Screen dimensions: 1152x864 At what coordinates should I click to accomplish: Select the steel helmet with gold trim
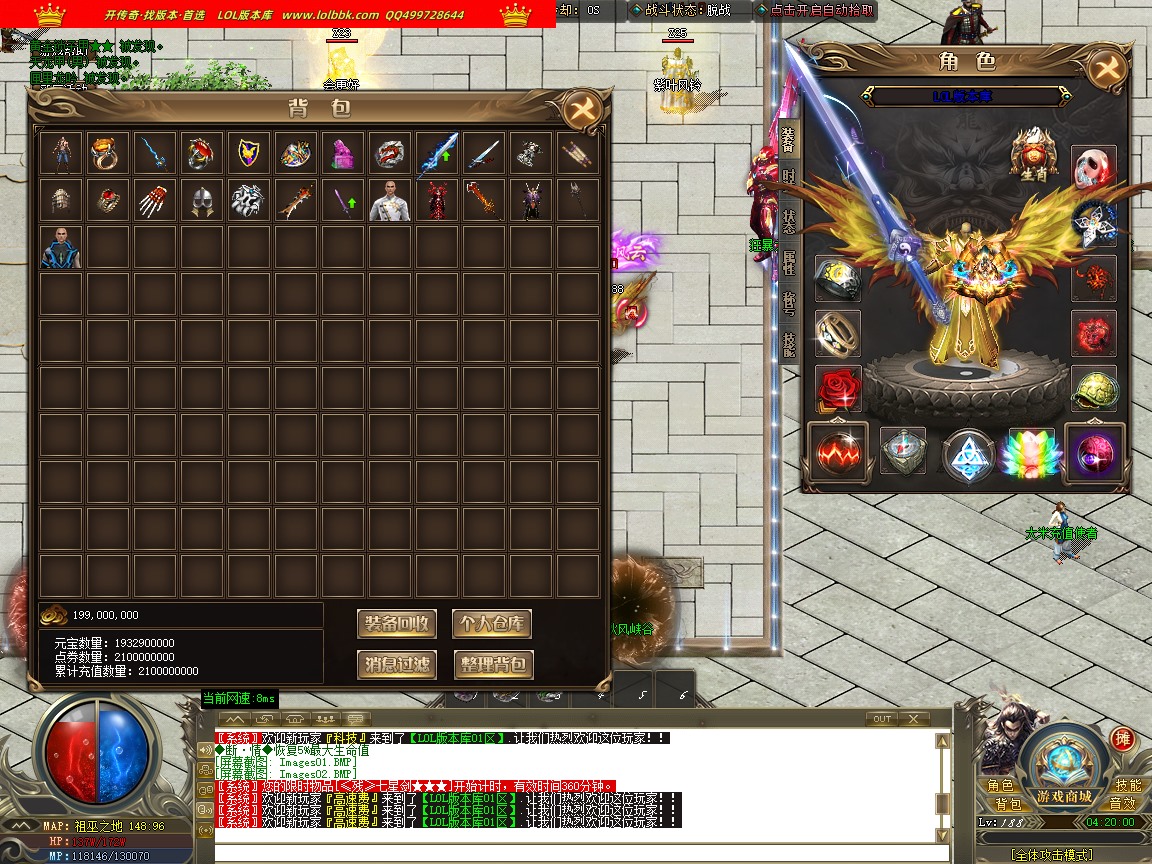200,200
